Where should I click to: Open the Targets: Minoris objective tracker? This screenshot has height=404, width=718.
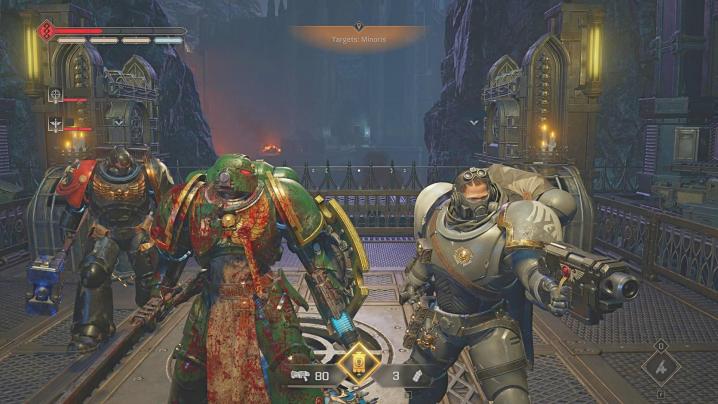point(358,39)
